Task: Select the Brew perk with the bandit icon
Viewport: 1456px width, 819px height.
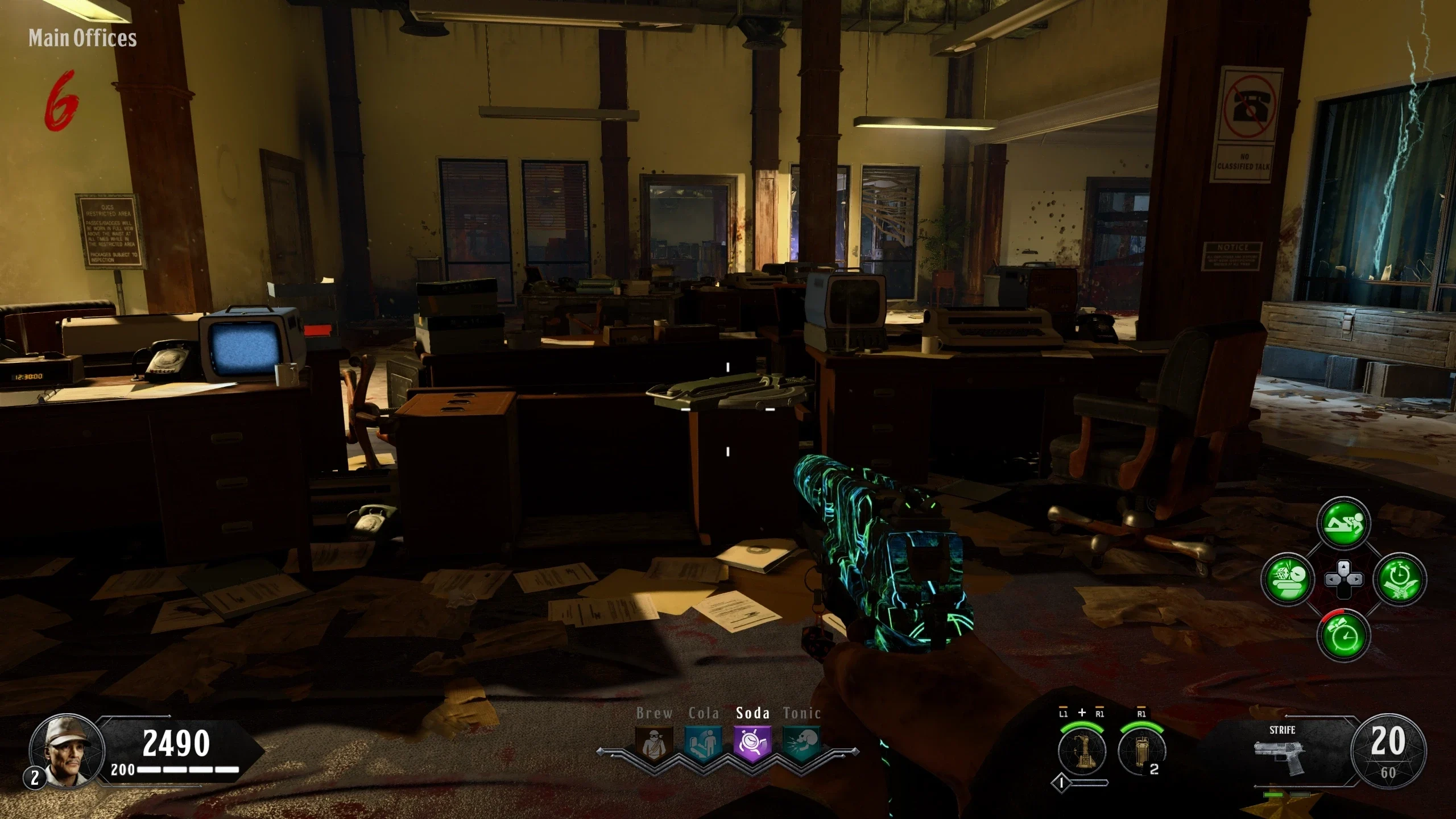Action: pyautogui.click(x=654, y=743)
